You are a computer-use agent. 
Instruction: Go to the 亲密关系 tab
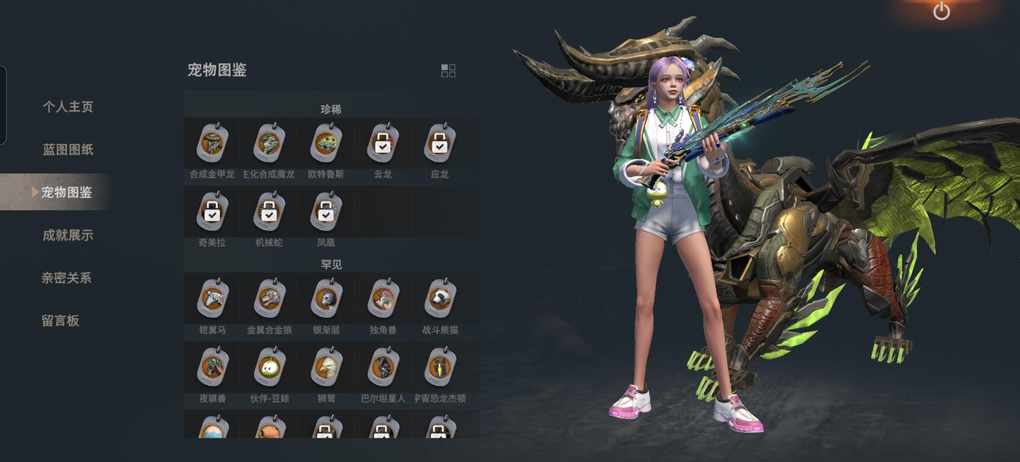coord(68,278)
